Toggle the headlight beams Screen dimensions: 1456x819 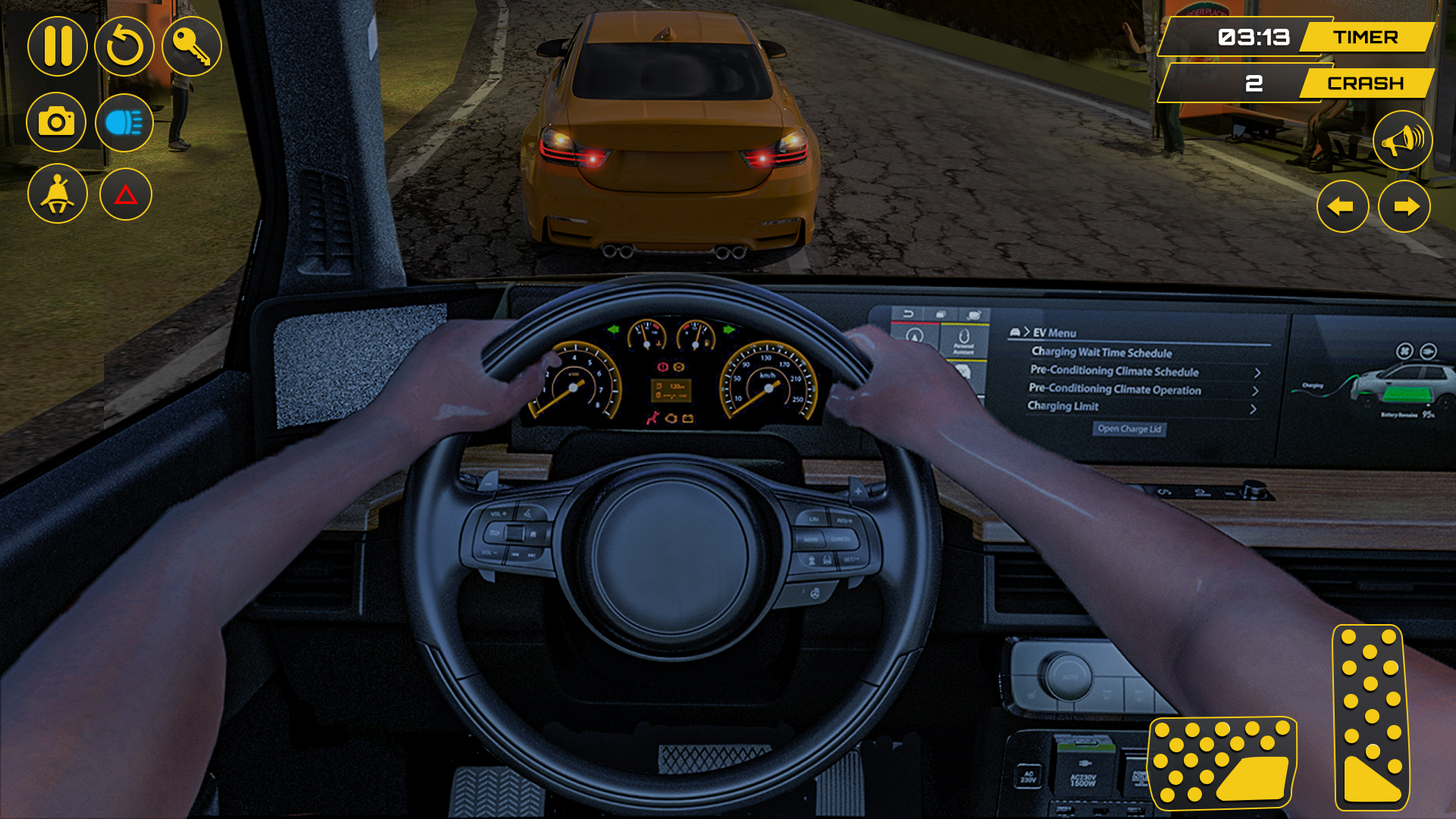[124, 121]
